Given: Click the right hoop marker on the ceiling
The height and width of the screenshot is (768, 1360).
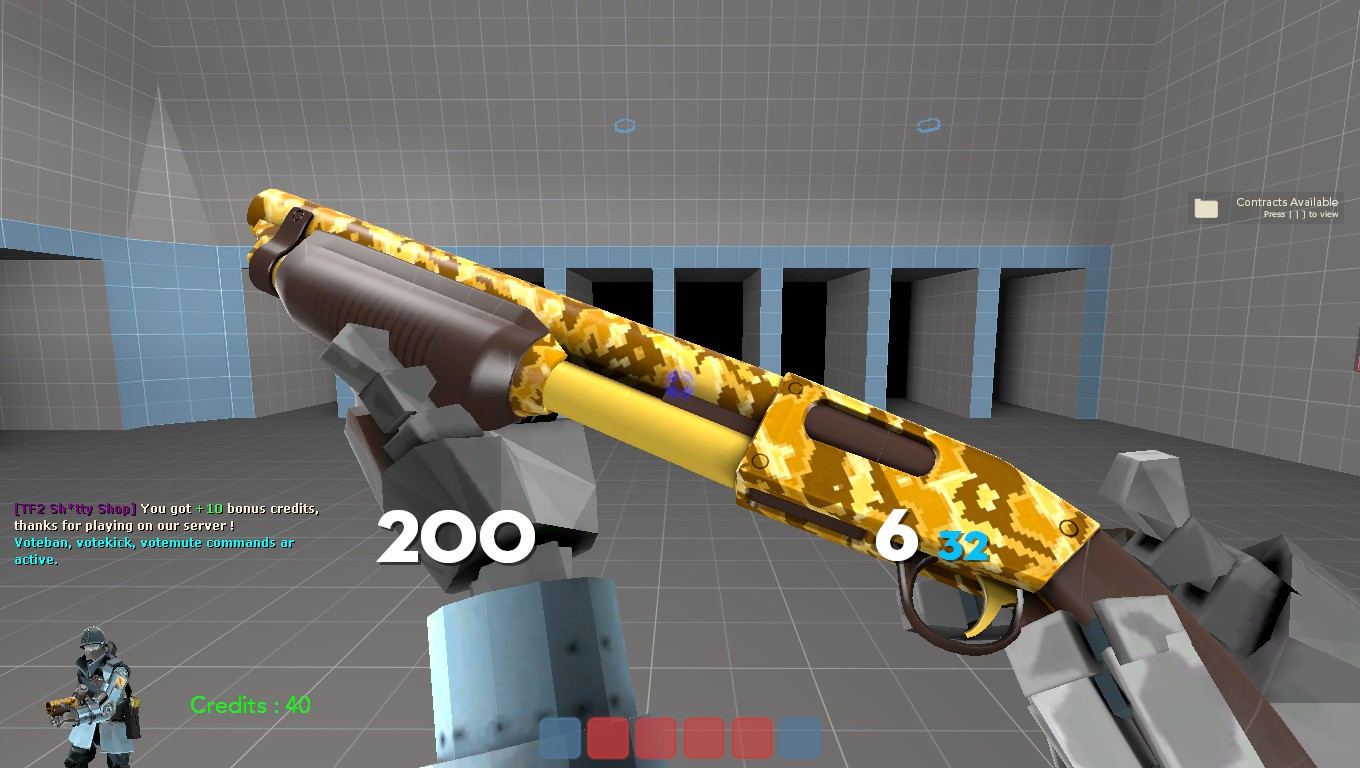Looking at the screenshot, I should click(x=929, y=125).
